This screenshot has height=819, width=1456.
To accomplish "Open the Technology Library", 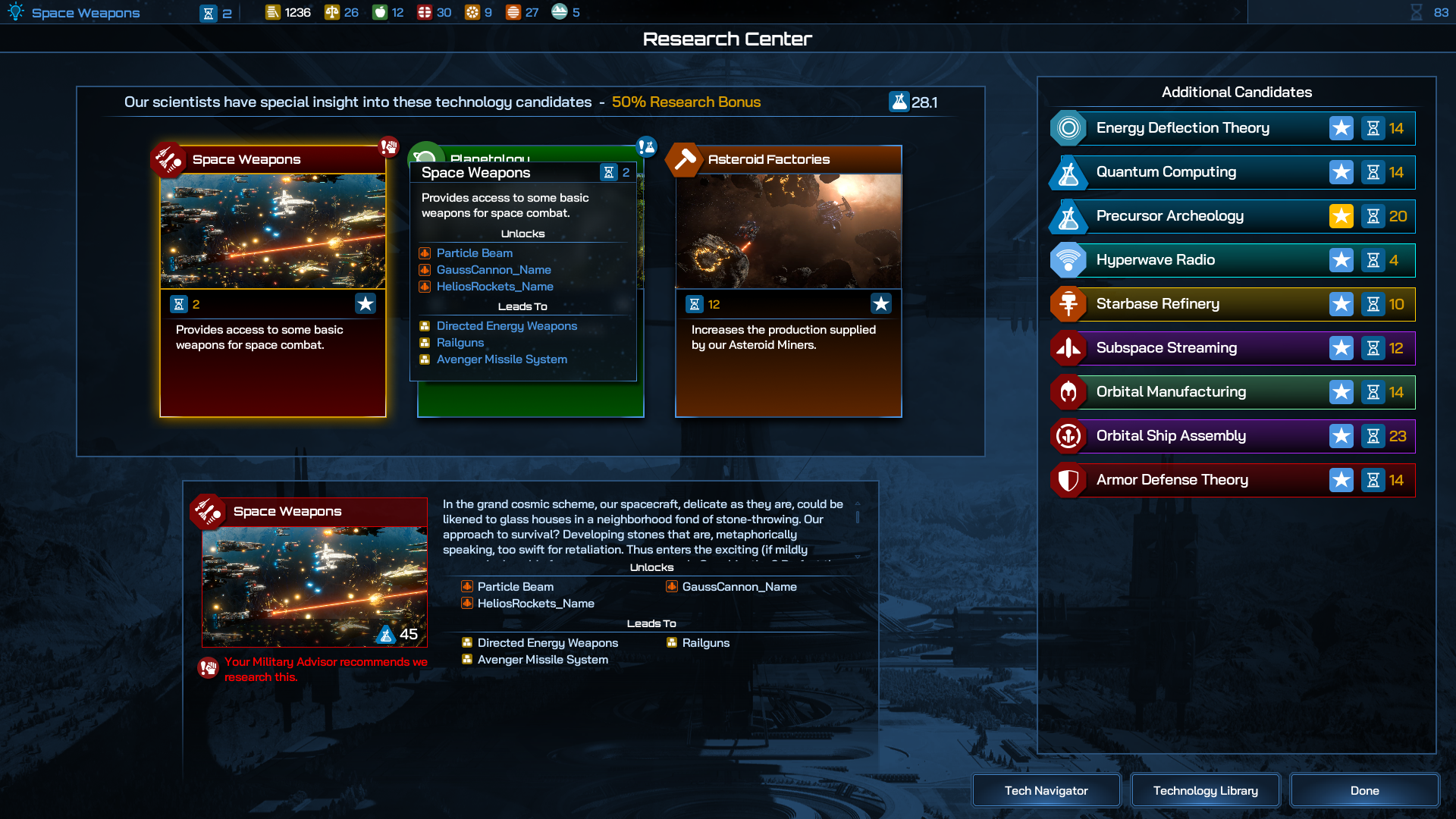I will pos(1205,790).
